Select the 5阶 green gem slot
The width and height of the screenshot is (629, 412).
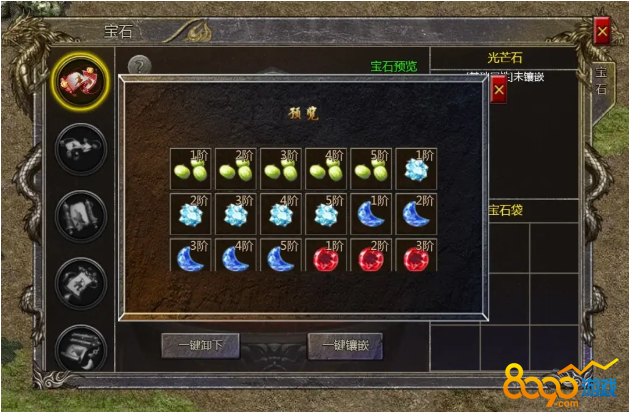(x=371, y=168)
